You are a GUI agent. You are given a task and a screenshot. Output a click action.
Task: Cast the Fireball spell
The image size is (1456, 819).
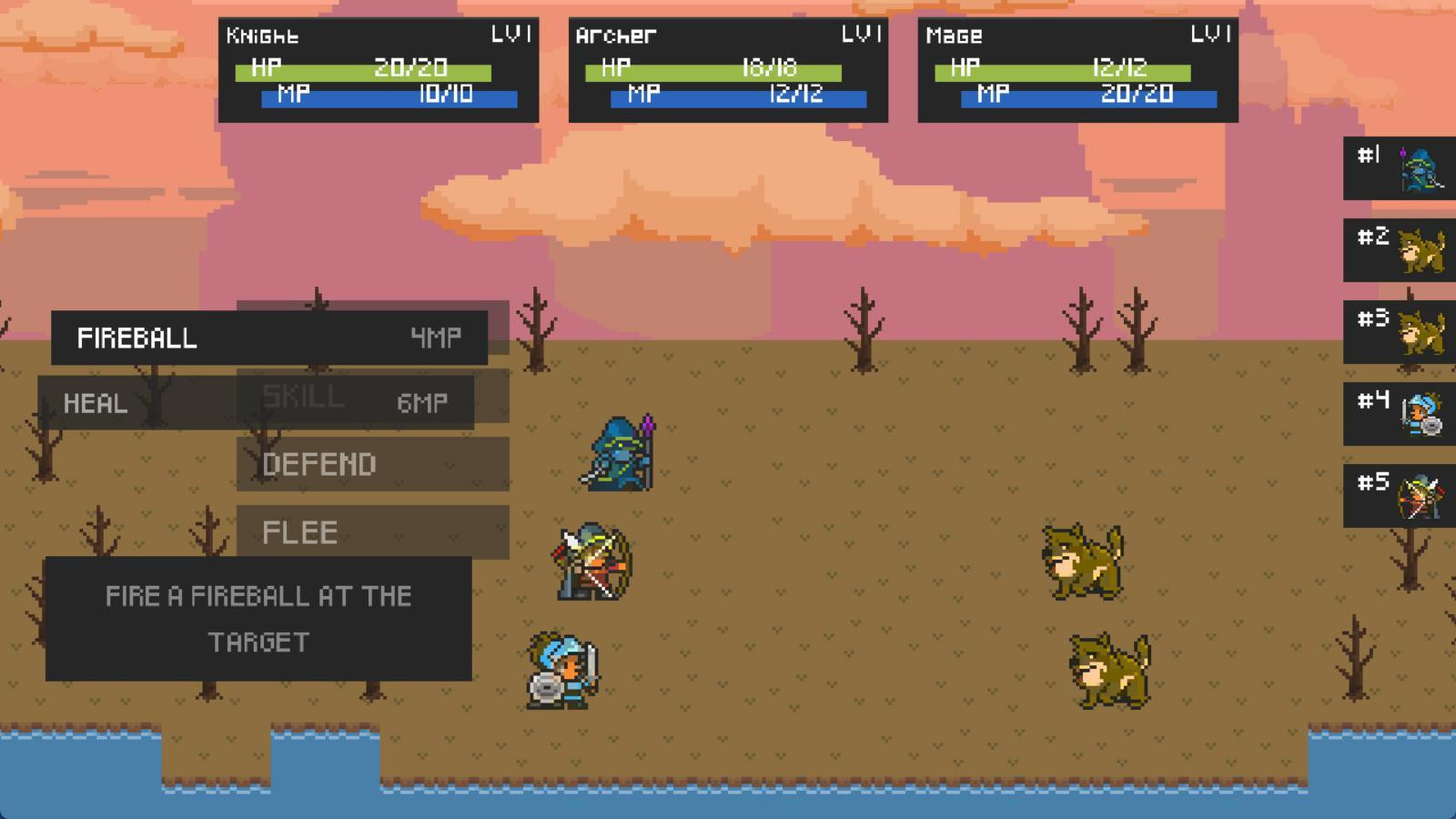point(270,338)
